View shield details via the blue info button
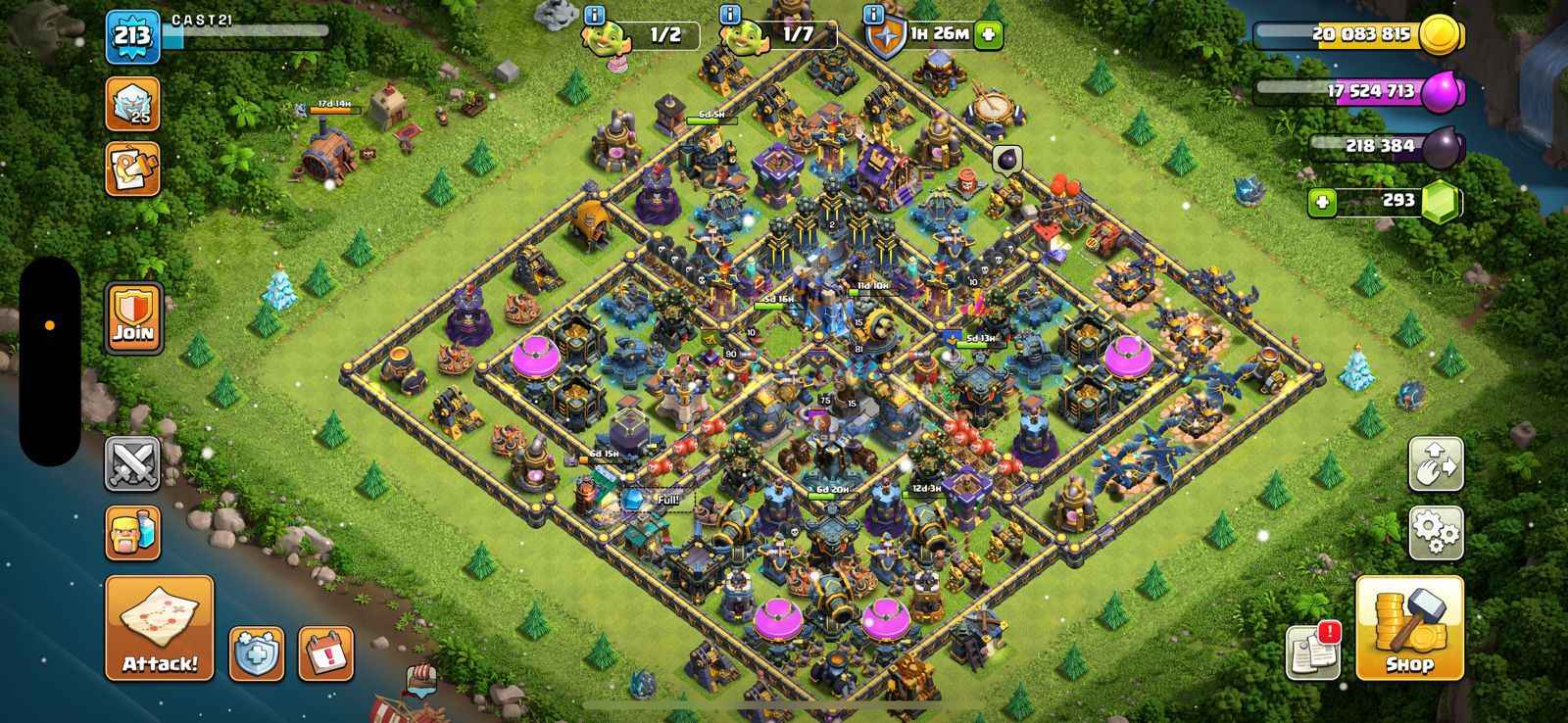Image resolution: width=1568 pixels, height=723 pixels. tap(871, 14)
